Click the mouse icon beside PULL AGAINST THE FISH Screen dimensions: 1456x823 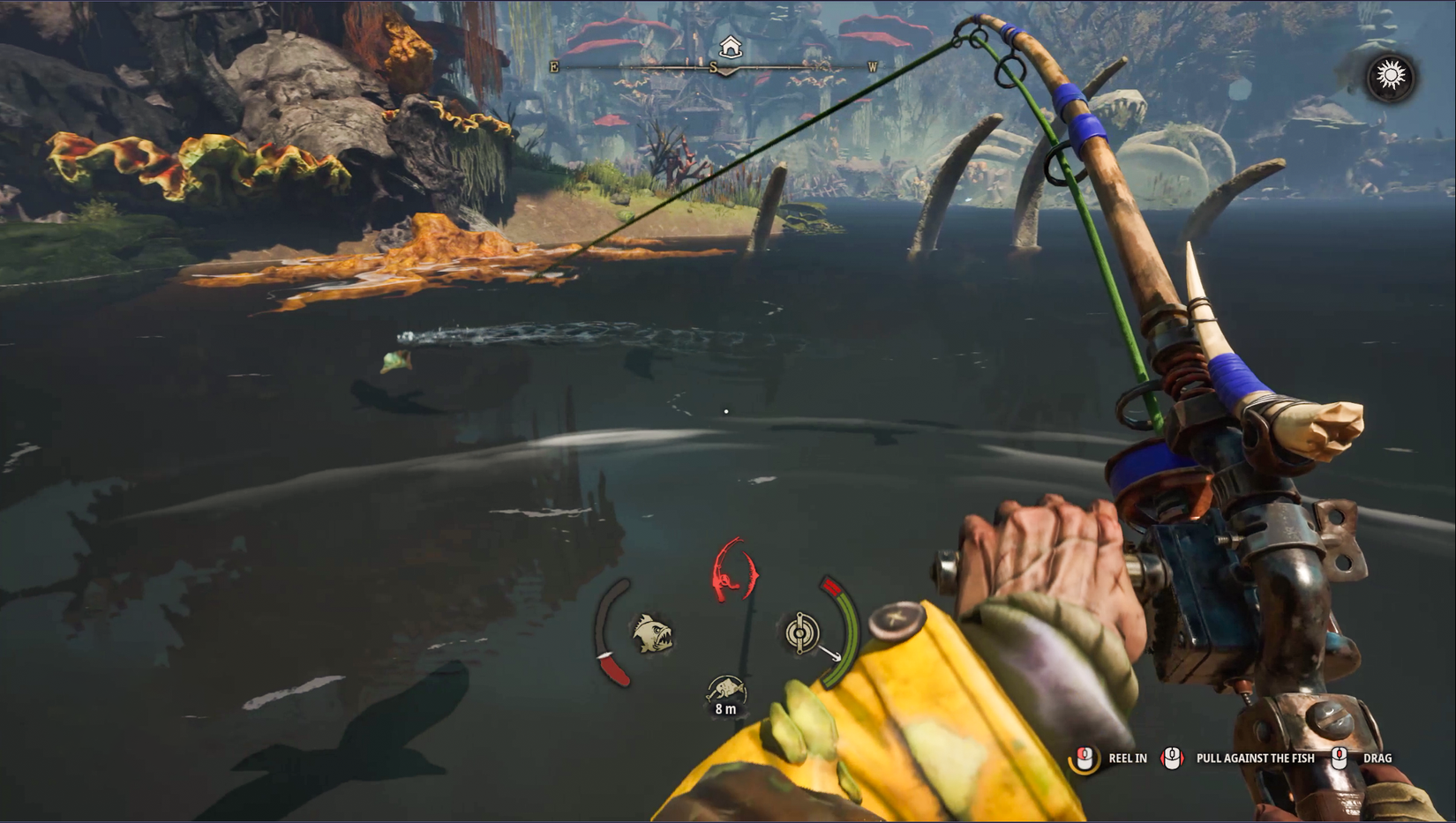click(1171, 758)
